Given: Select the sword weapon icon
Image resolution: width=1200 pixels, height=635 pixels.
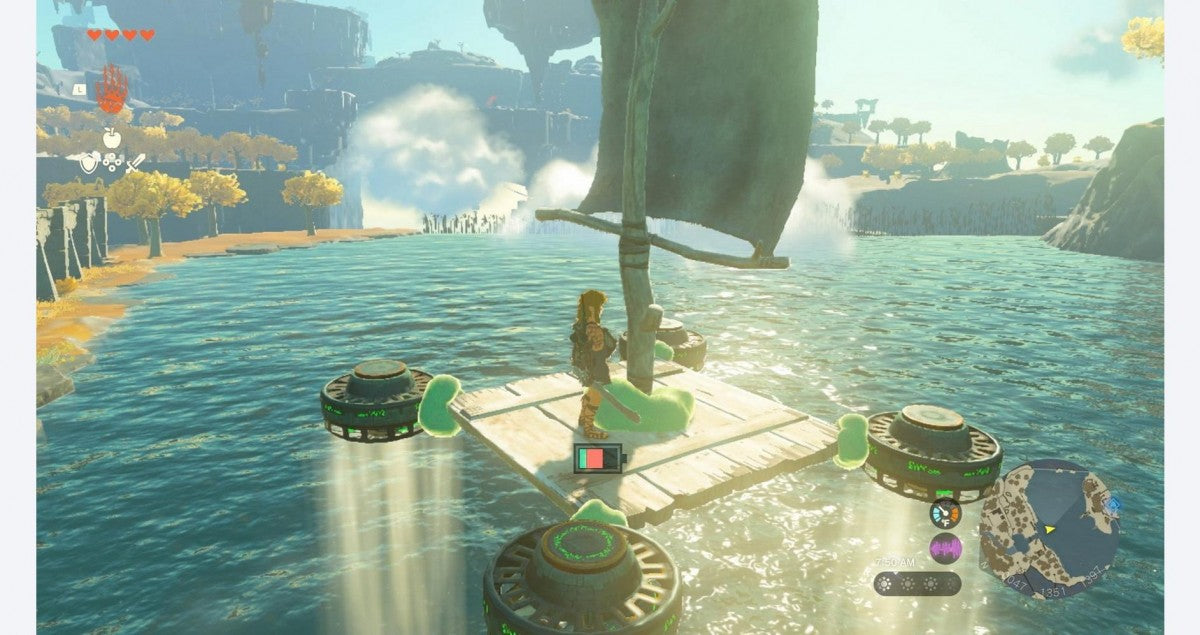Looking at the screenshot, I should pyautogui.click(x=134, y=161).
